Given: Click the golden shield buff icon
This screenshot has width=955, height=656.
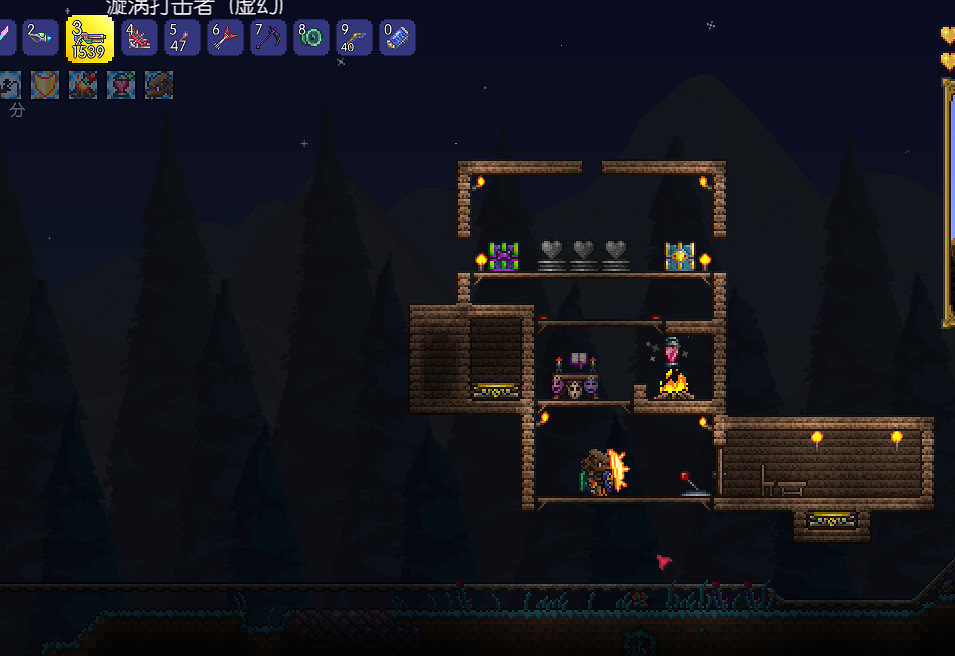Looking at the screenshot, I should [45, 85].
